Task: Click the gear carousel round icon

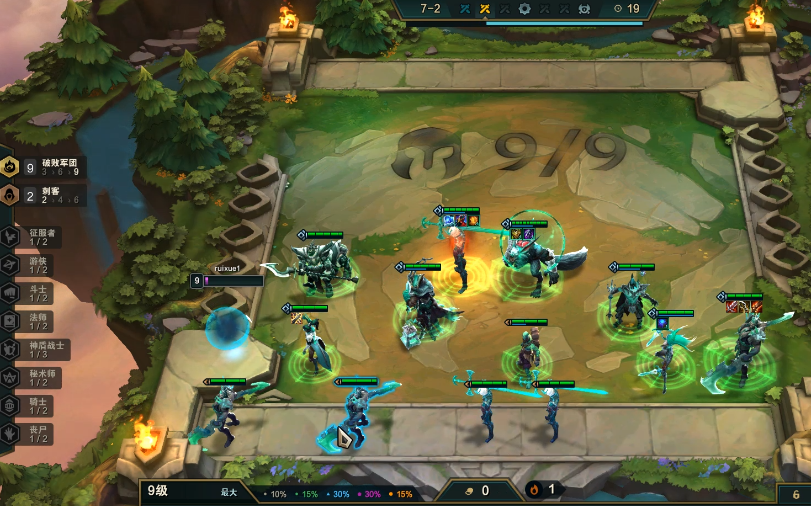Action: [x=524, y=9]
